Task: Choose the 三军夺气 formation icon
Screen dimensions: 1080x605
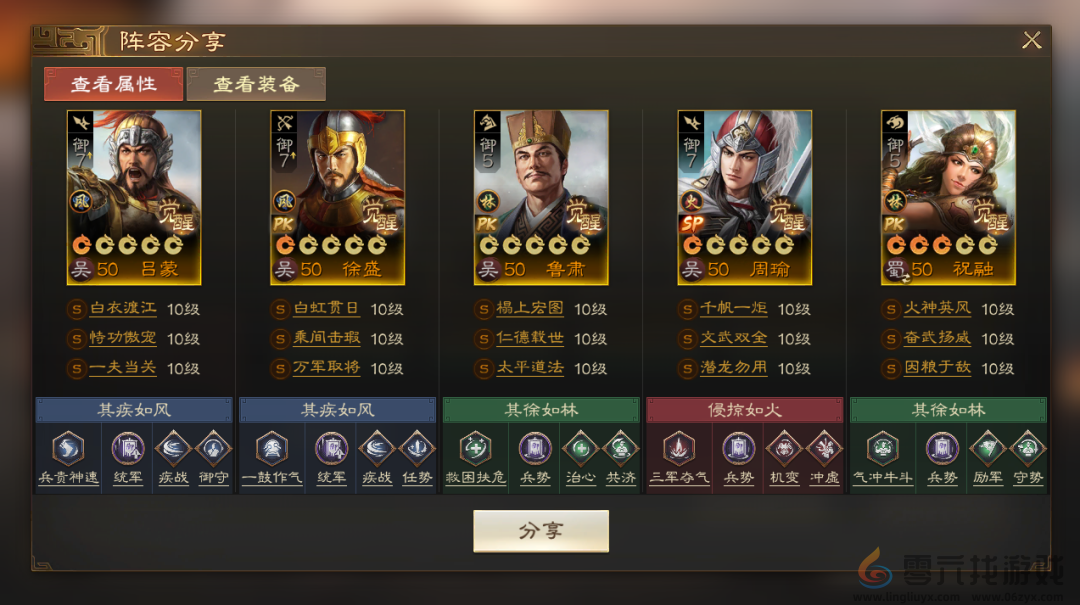Action: click(679, 448)
